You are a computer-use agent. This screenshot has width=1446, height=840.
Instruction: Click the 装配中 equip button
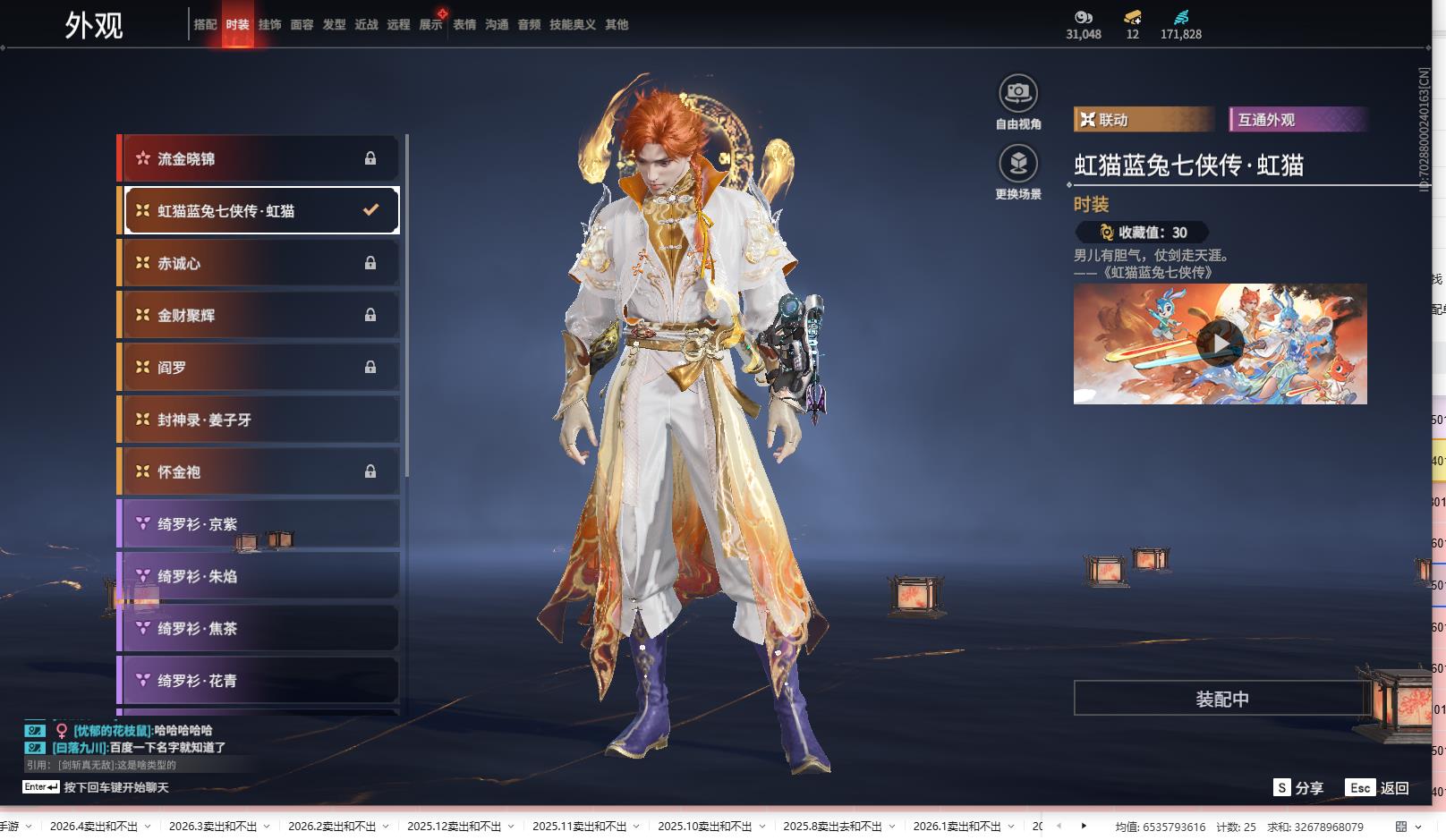(x=1221, y=699)
